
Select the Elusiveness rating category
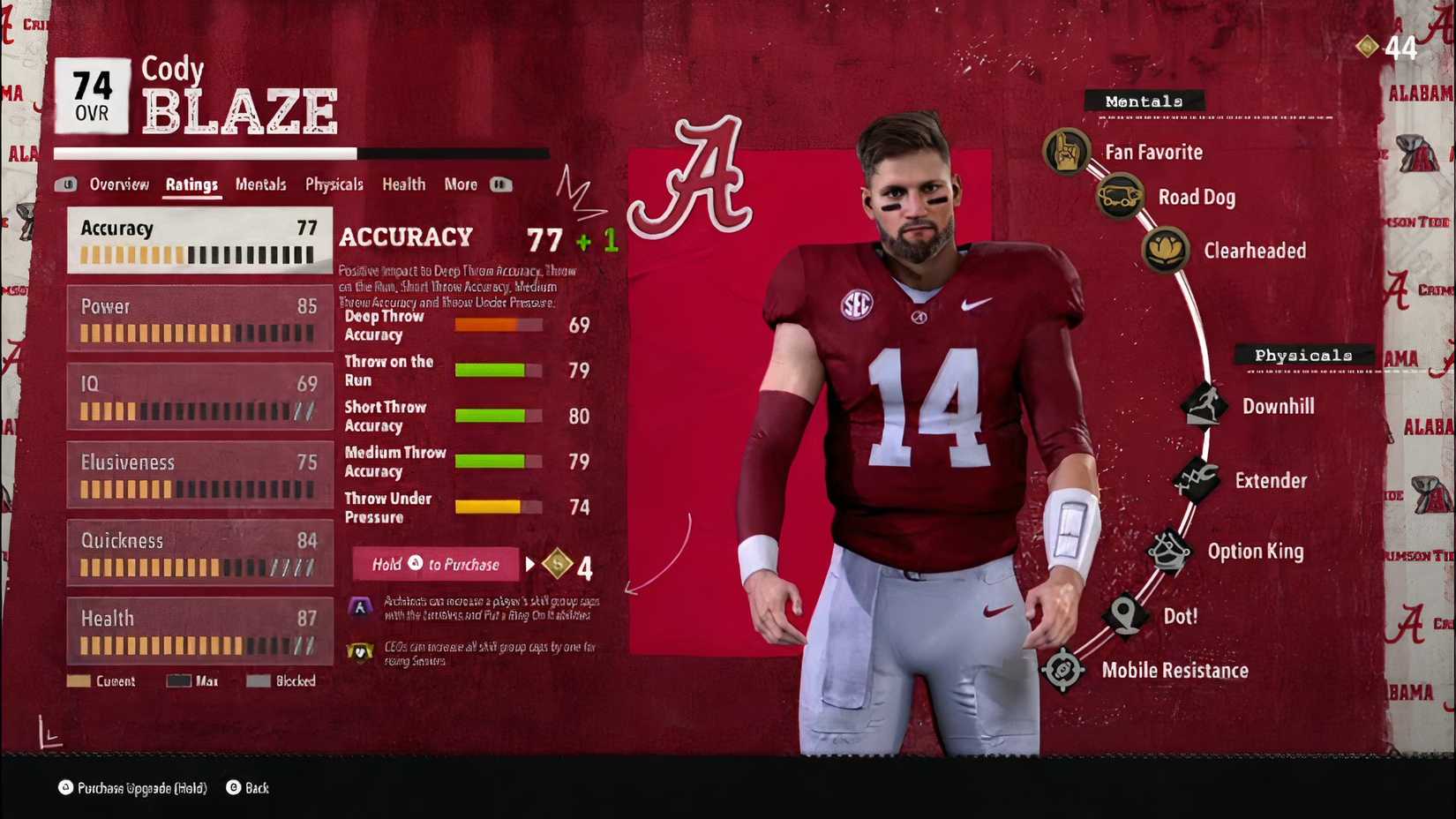point(199,474)
